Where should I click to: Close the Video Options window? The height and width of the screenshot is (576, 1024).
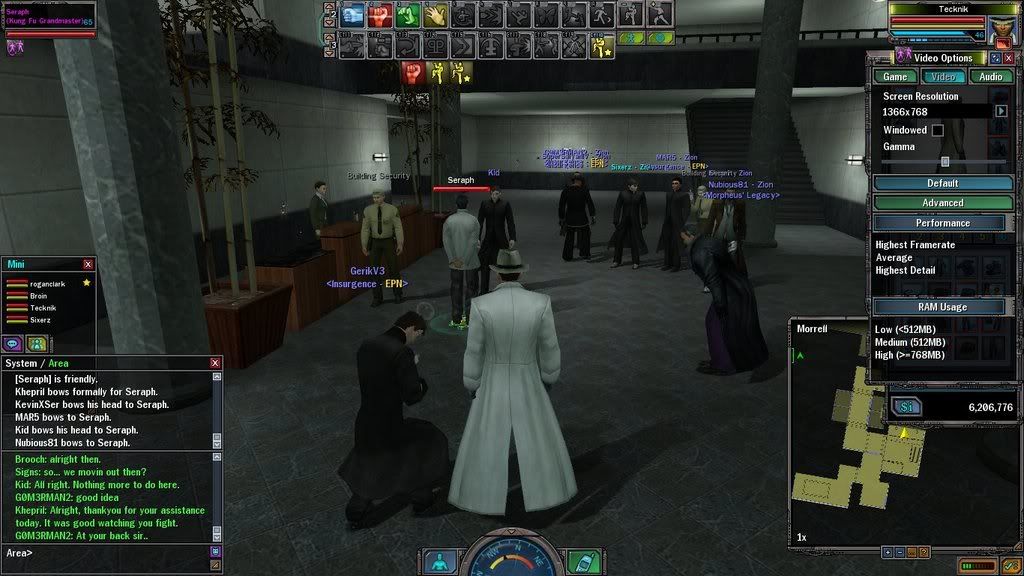(1009, 58)
